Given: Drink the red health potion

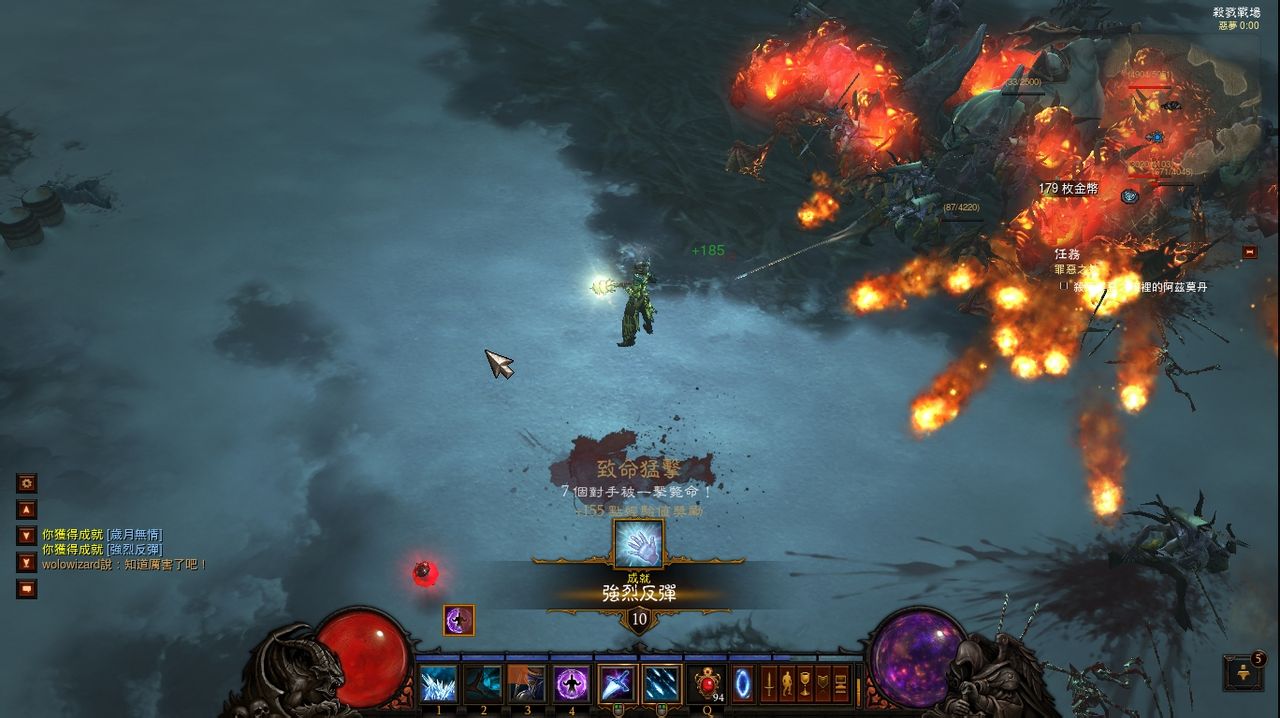Looking at the screenshot, I should [x=706, y=684].
